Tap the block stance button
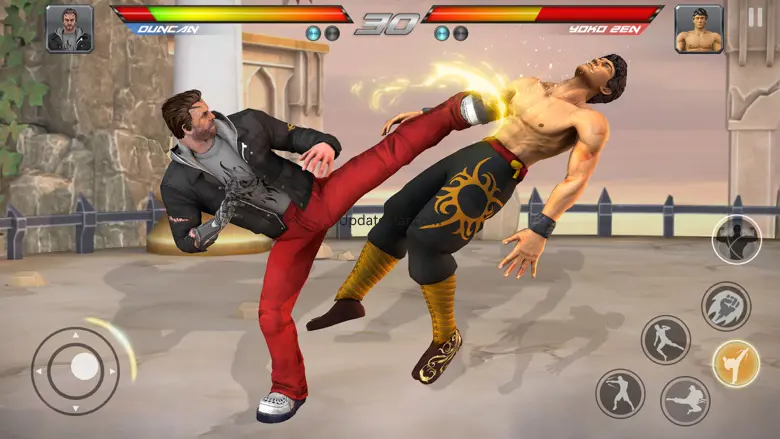 [736, 240]
